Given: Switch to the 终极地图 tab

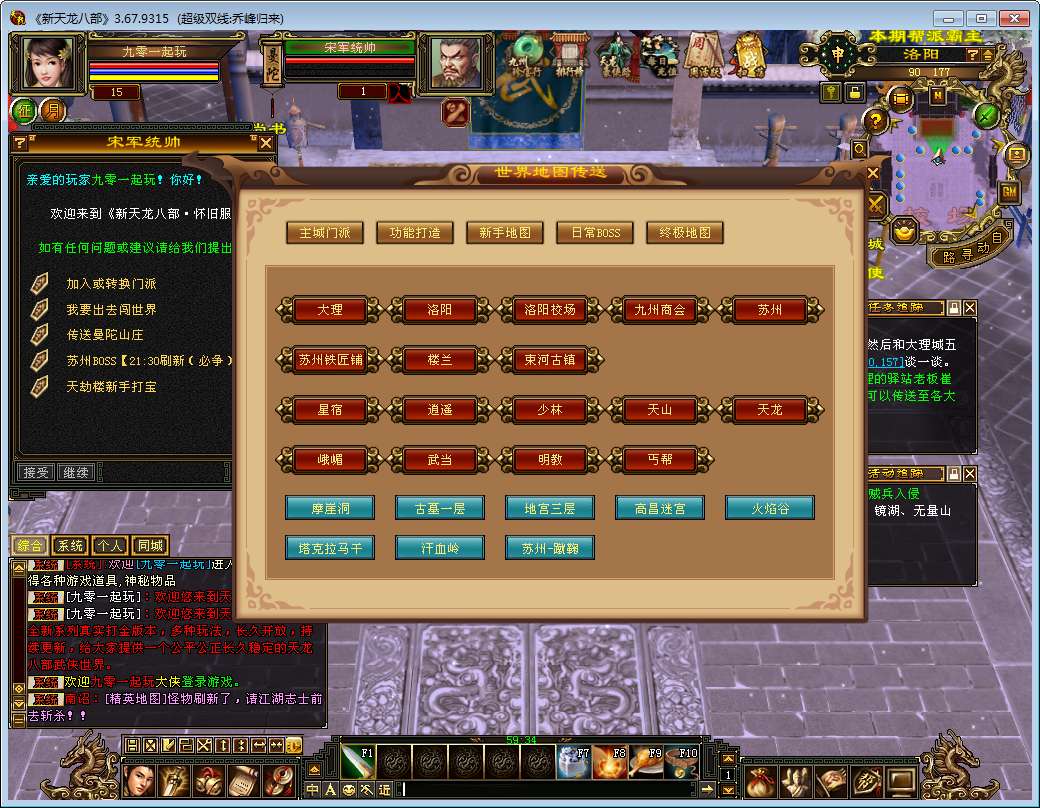Looking at the screenshot, I should pyautogui.click(x=685, y=233).
